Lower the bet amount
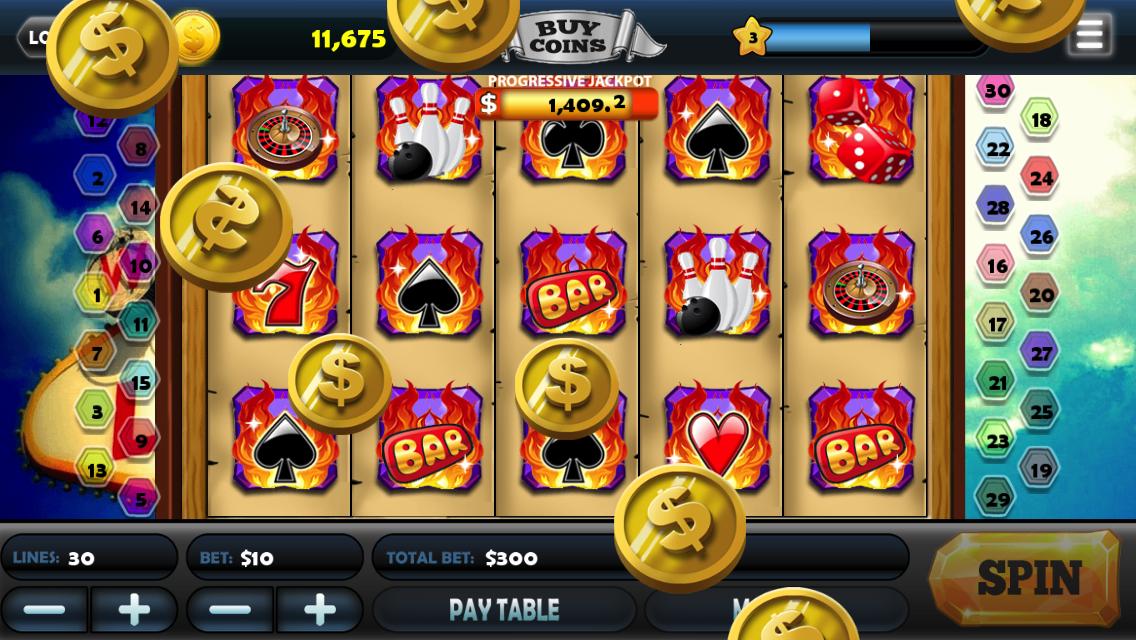The width and height of the screenshot is (1136, 640). pyautogui.click(x=230, y=609)
